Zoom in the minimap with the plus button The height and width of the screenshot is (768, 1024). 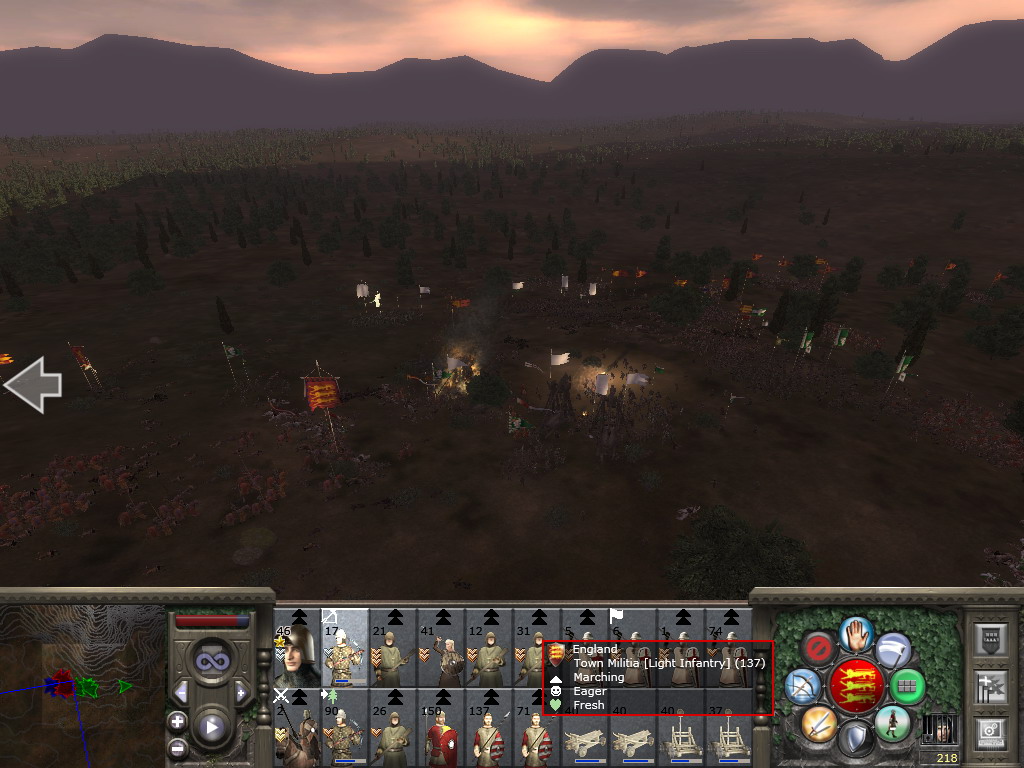[x=177, y=721]
